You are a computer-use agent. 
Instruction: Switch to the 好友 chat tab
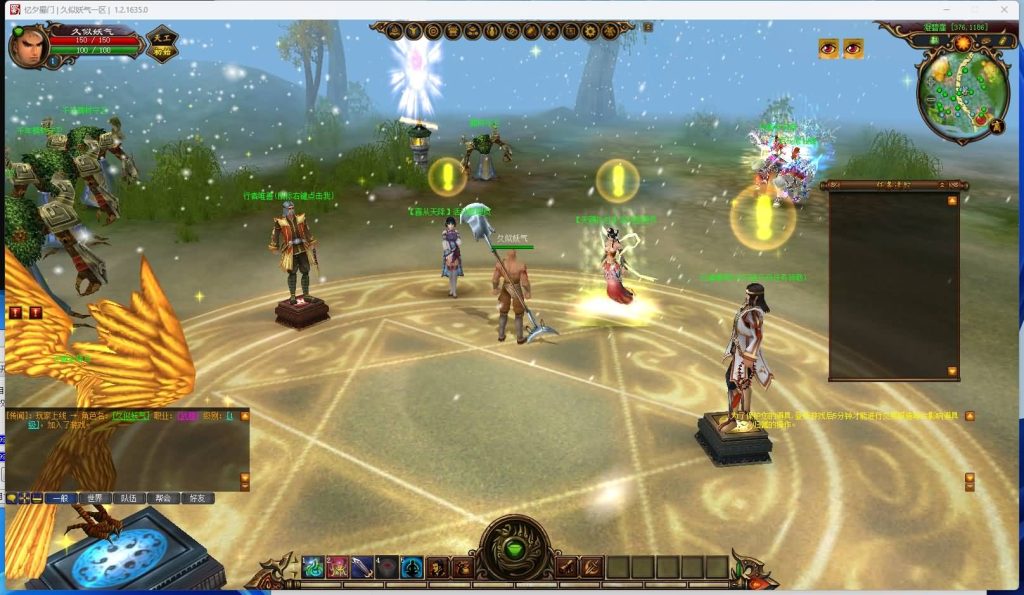coord(197,497)
